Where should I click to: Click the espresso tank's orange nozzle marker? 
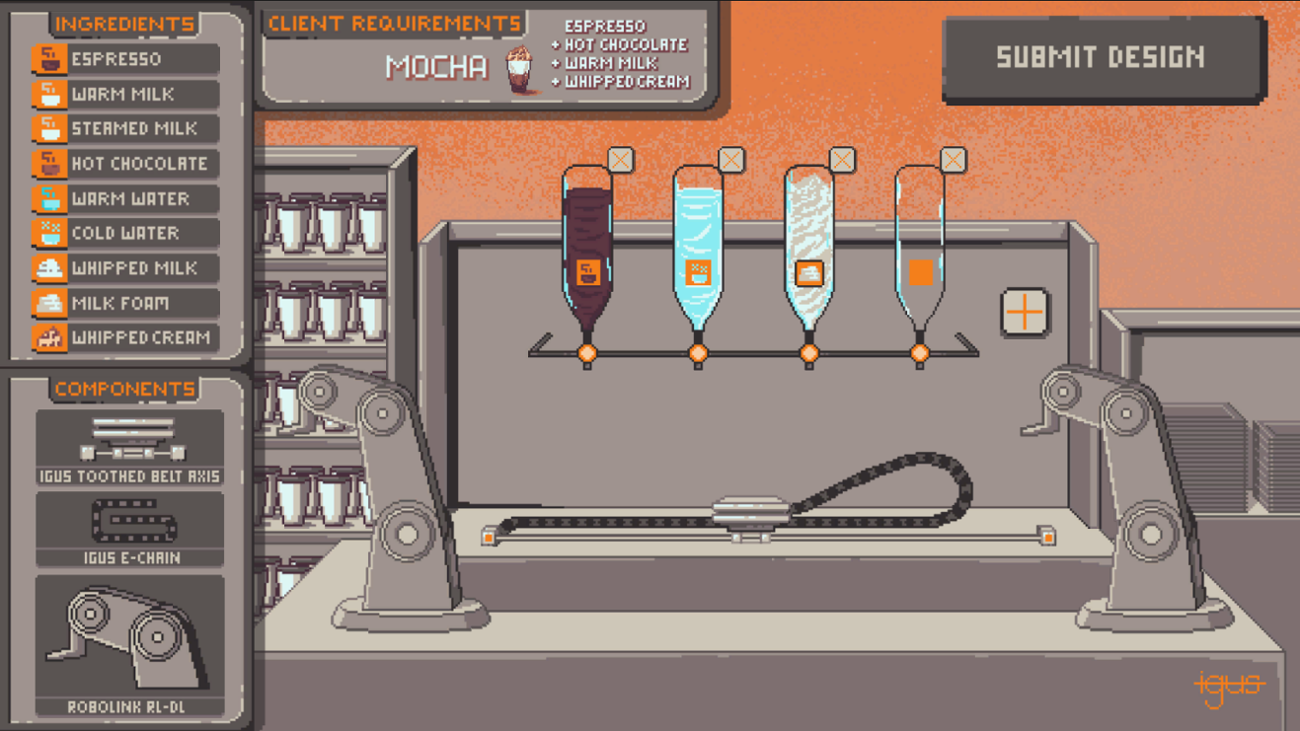tap(588, 352)
